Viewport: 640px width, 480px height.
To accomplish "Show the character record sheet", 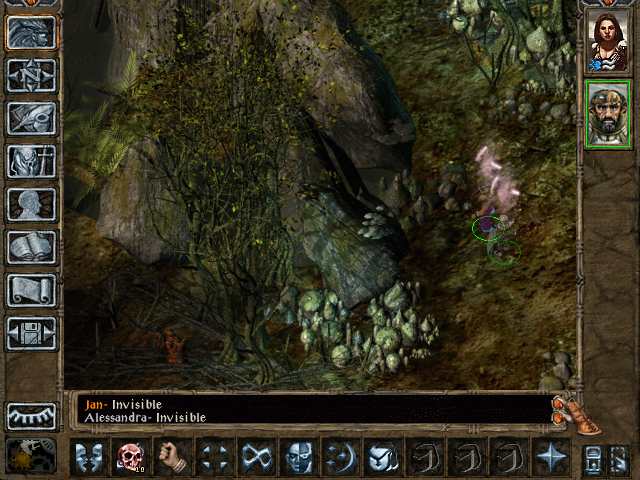I will [x=32, y=204].
